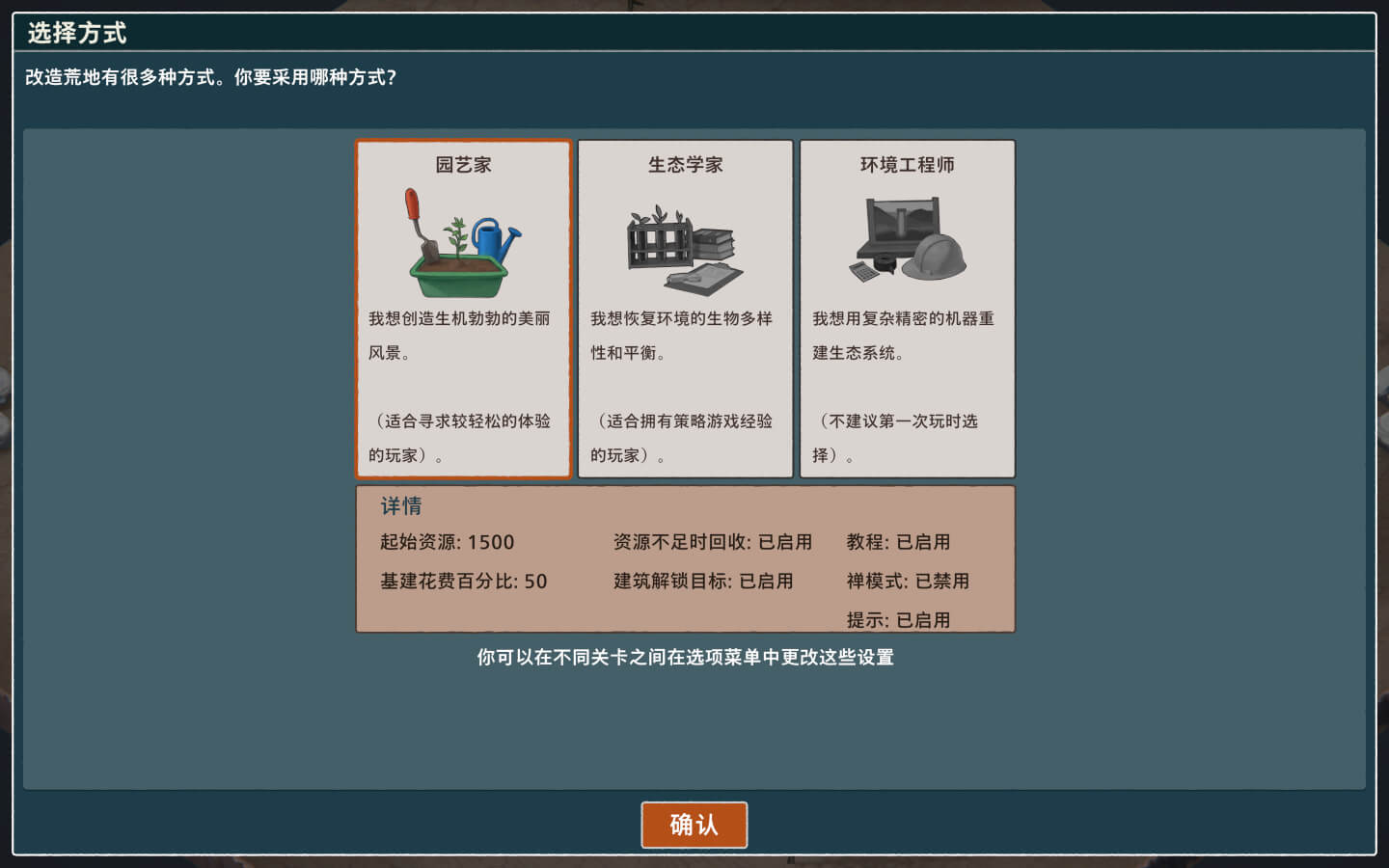The height and width of the screenshot is (868, 1389).
Task: Click the machine icon on the 环境工程师 card
Action: click(x=898, y=222)
